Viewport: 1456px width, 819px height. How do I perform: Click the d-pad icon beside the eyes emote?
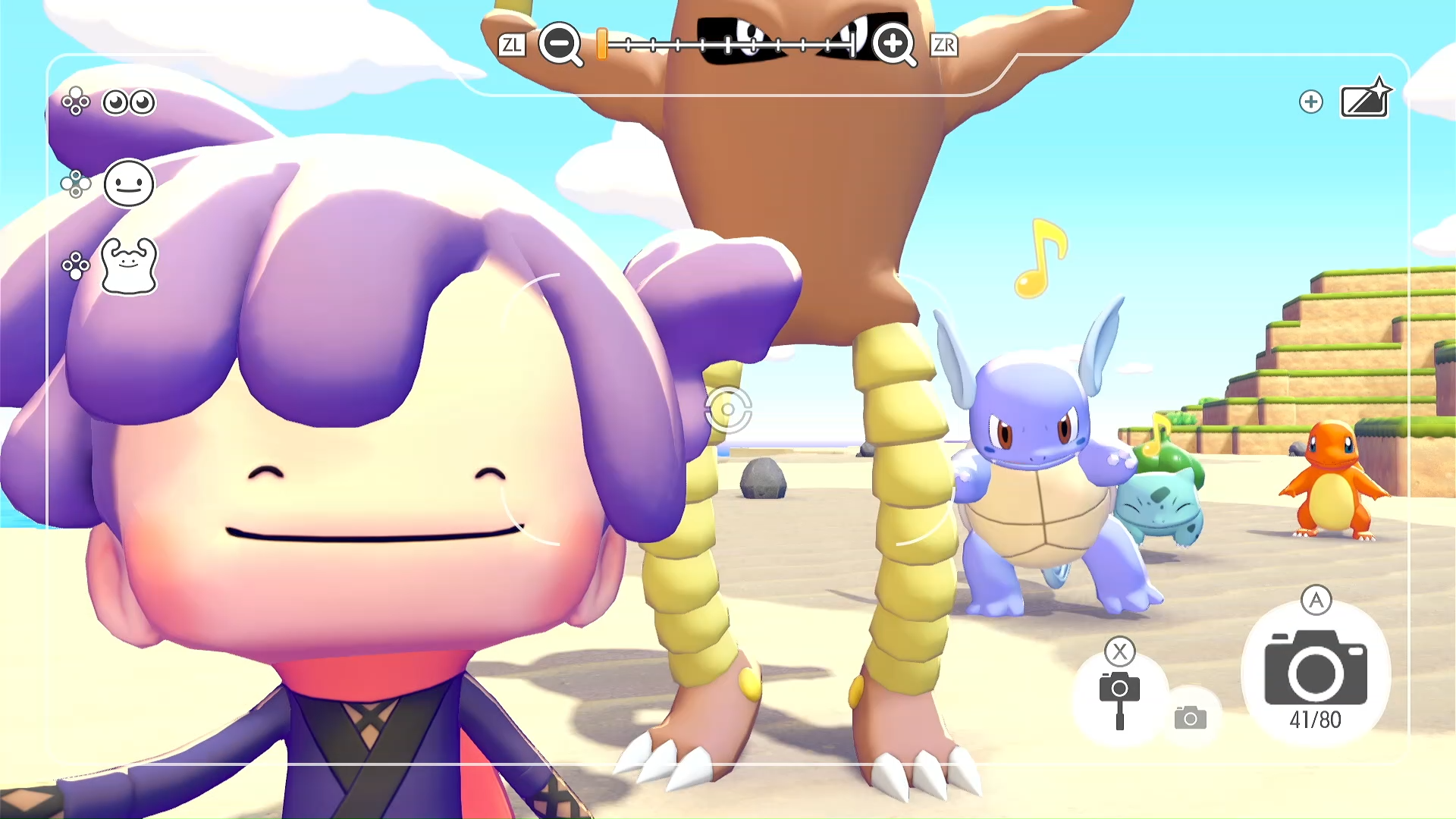77,102
